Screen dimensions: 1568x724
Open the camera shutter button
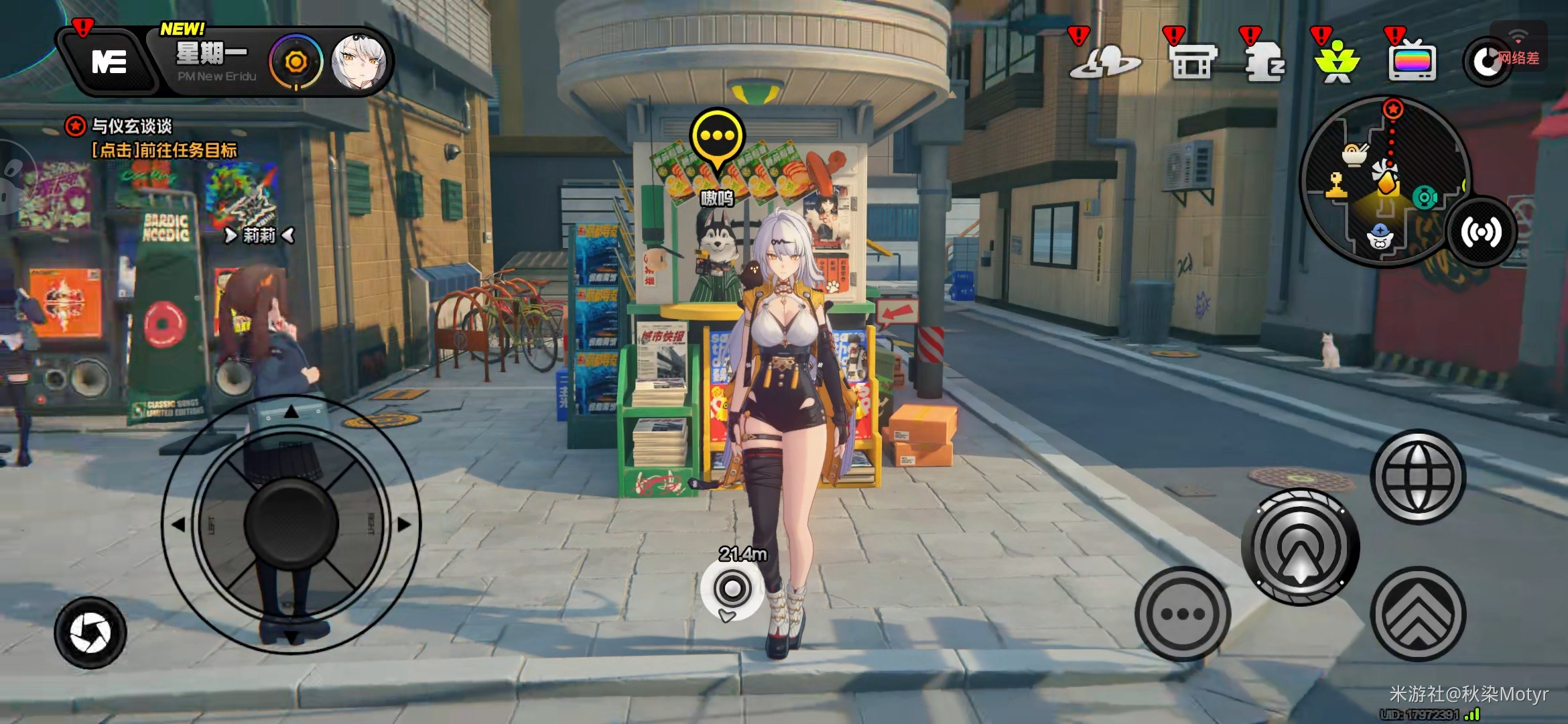pyautogui.click(x=90, y=633)
